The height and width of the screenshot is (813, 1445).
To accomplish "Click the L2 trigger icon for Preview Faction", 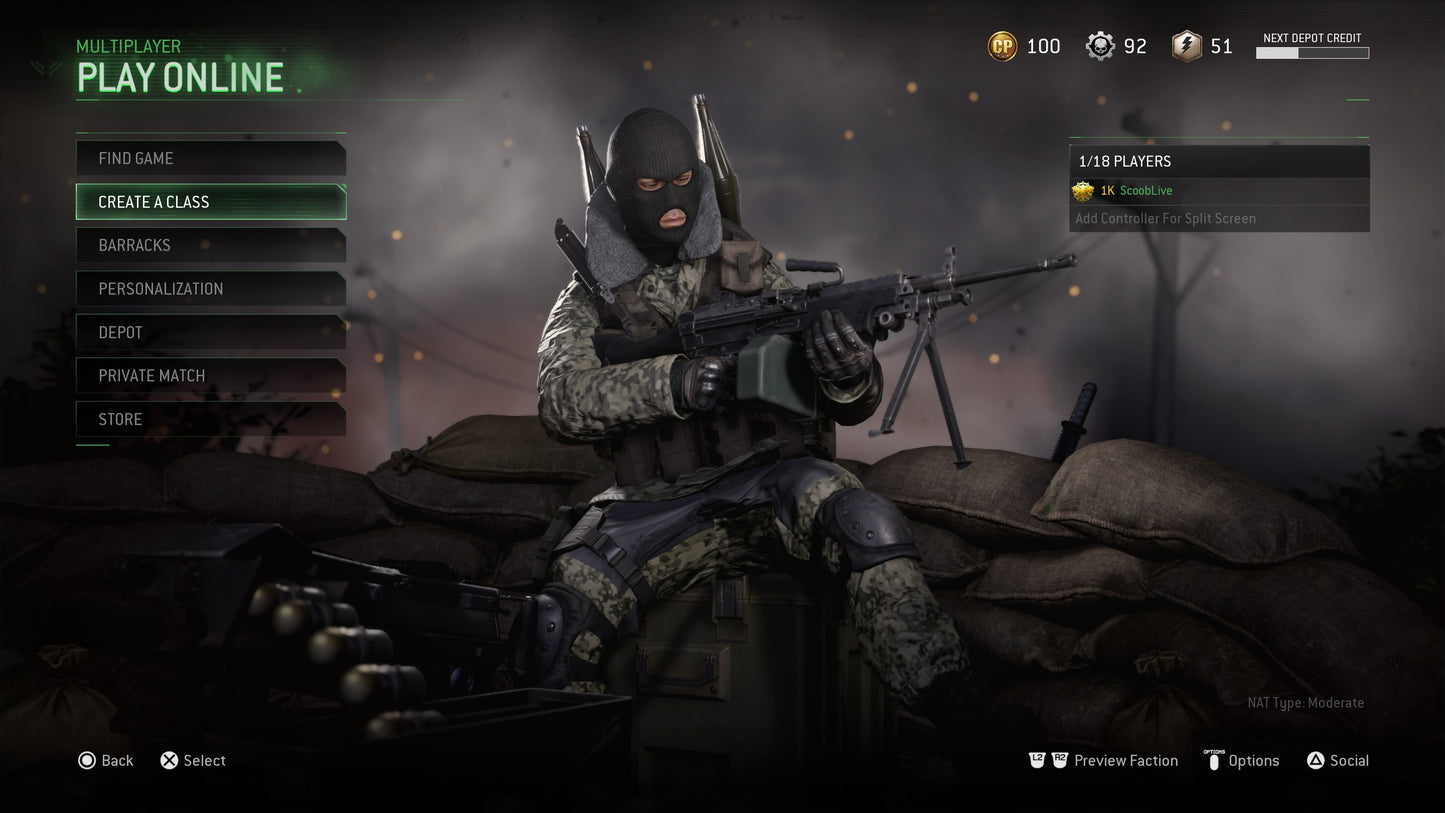I will pos(1037,759).
